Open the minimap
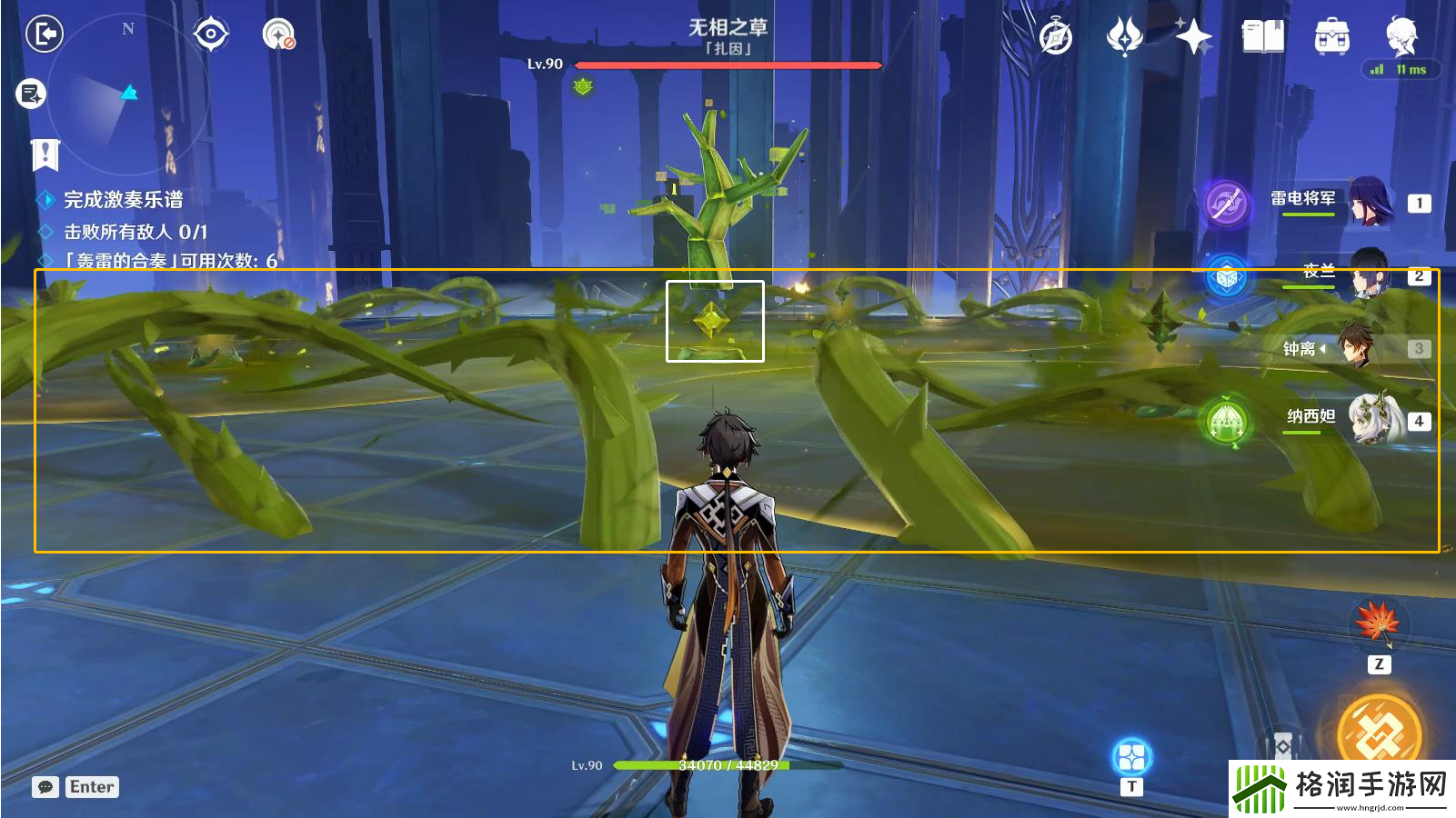 [127, 94]
